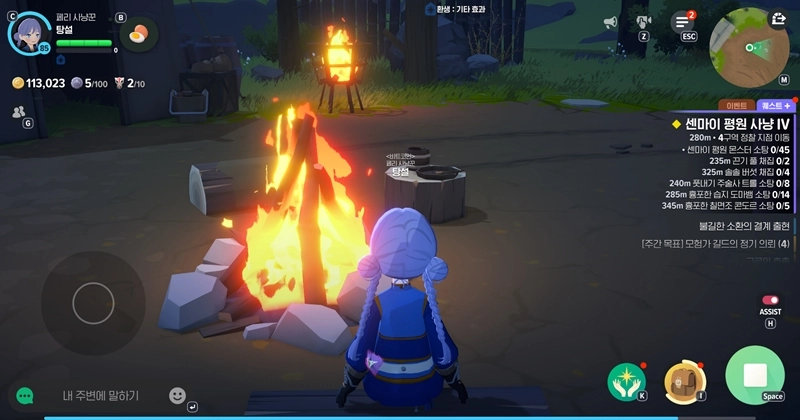The image size is (800, 420).
Task: Open the backpack inventory
Action: click(x=685, y=381)
